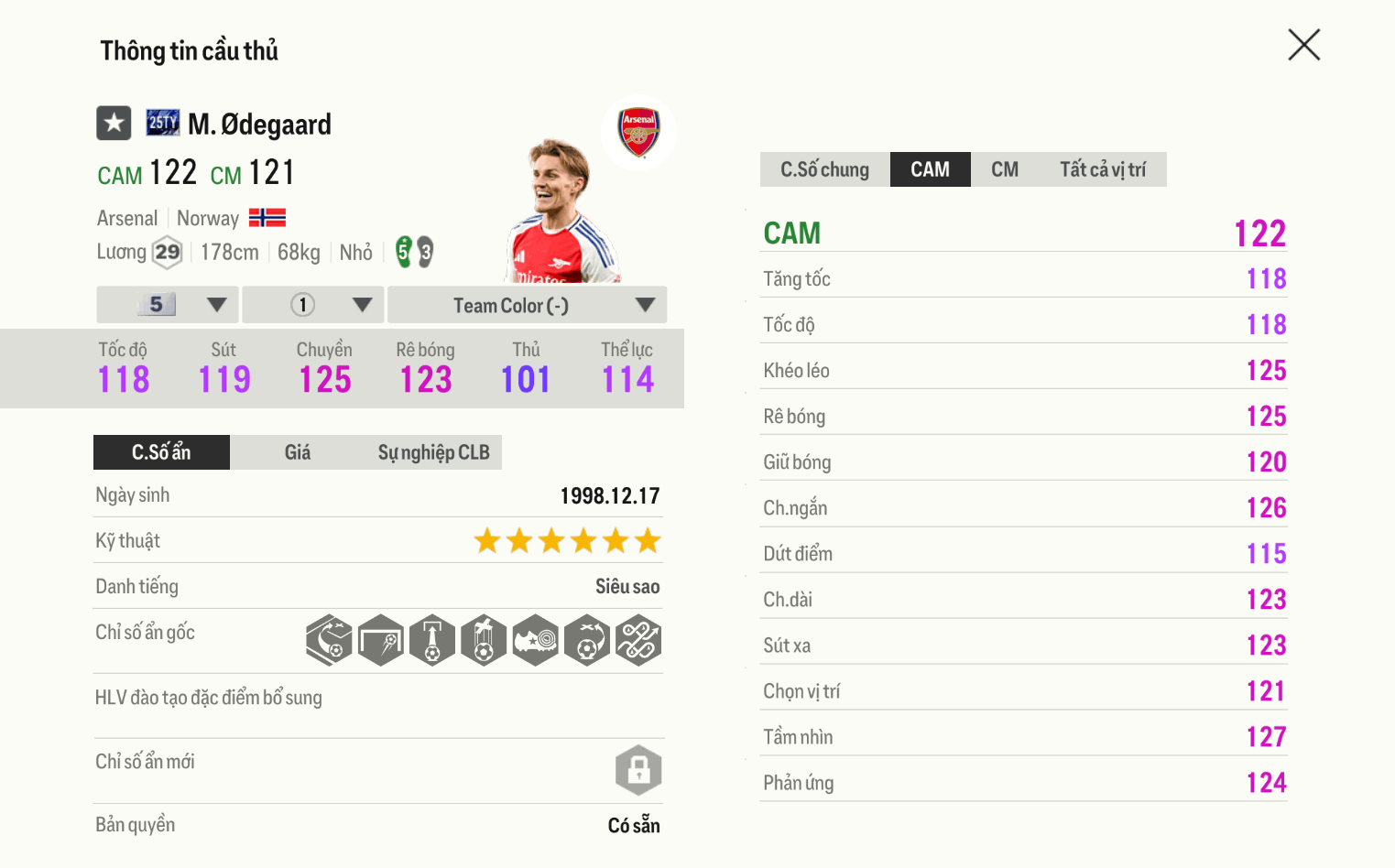The height and width of the screenshot is (868, 1395).
Task: Open the Team Color (-) dropdown
Action: (527, 304)
